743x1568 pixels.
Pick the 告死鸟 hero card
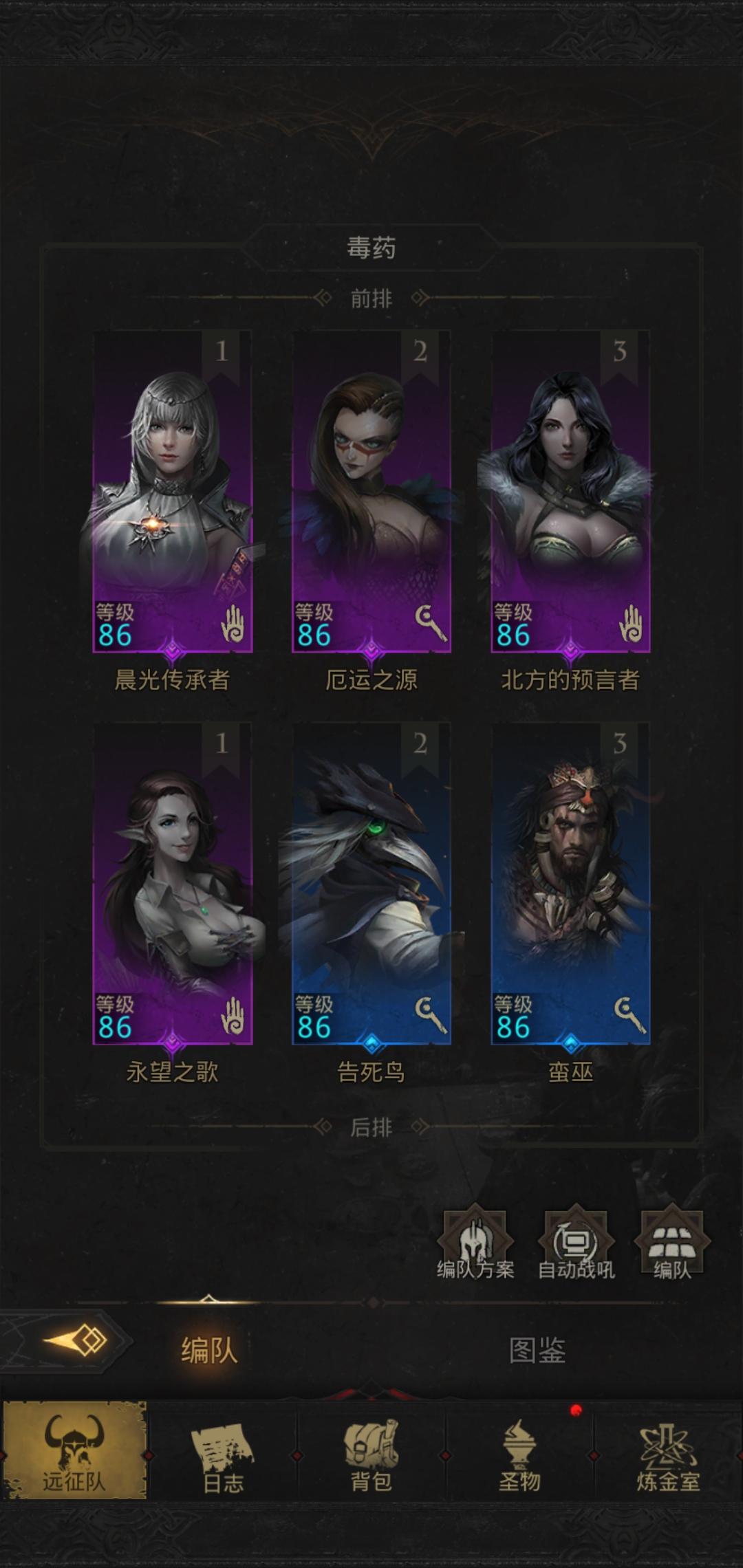[371, 884]
